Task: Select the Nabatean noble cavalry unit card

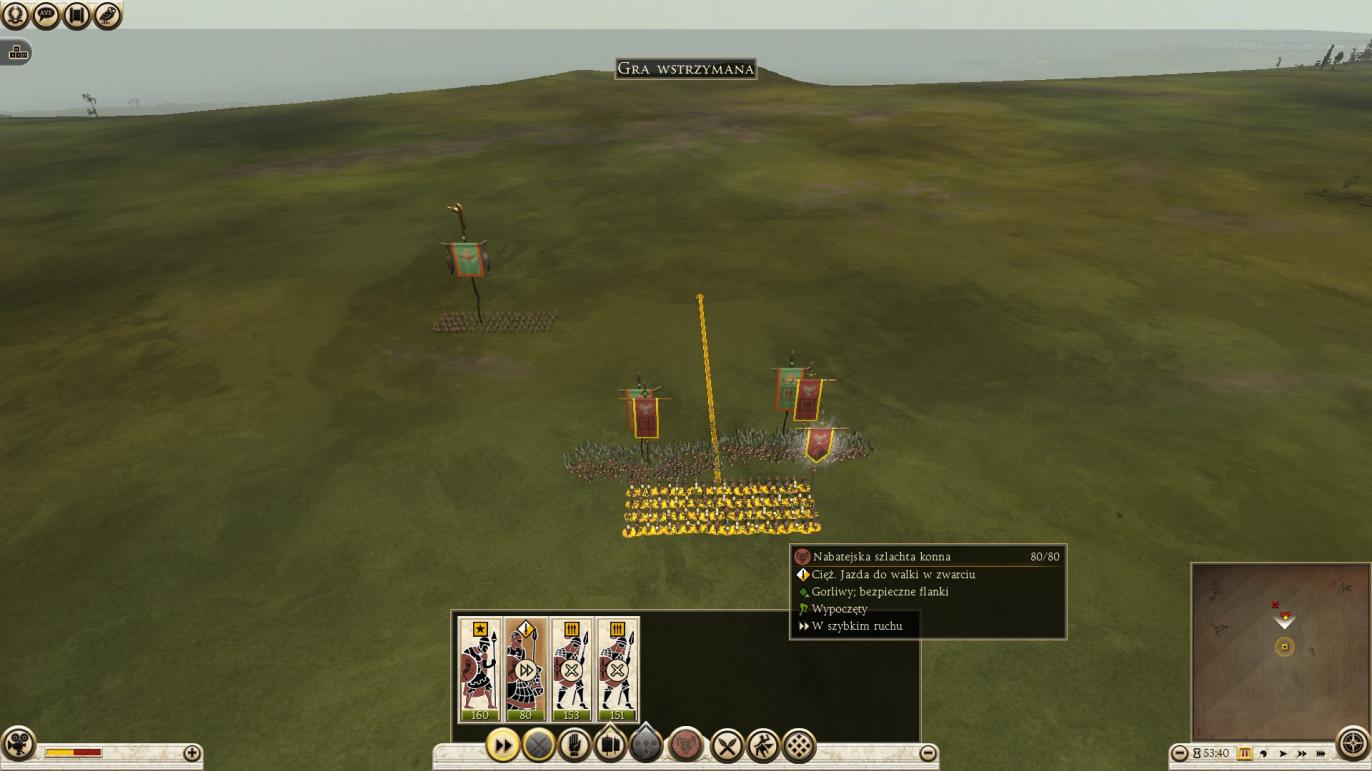Action: [526, 668]
